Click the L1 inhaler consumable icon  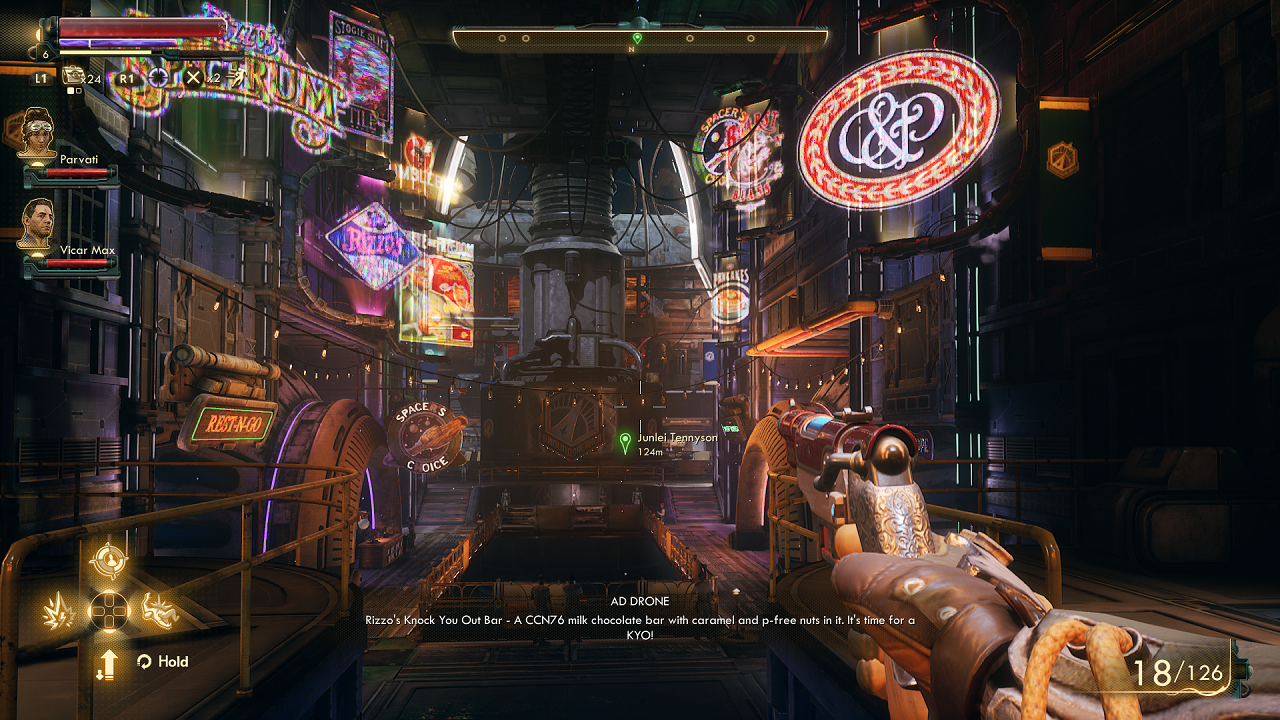[x=74, y=77]
